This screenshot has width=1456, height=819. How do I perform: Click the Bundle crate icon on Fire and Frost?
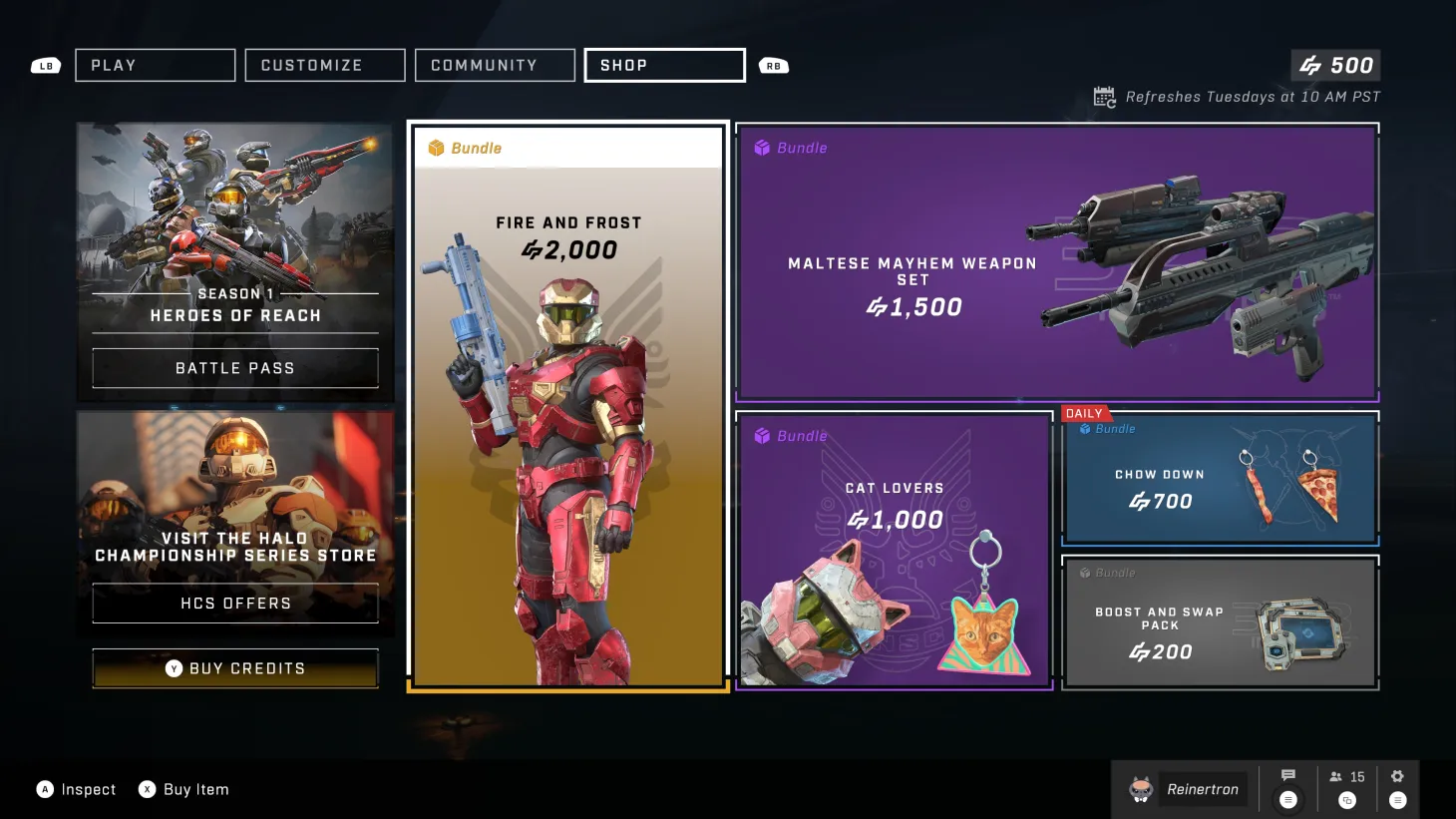(x=435, y=148)
